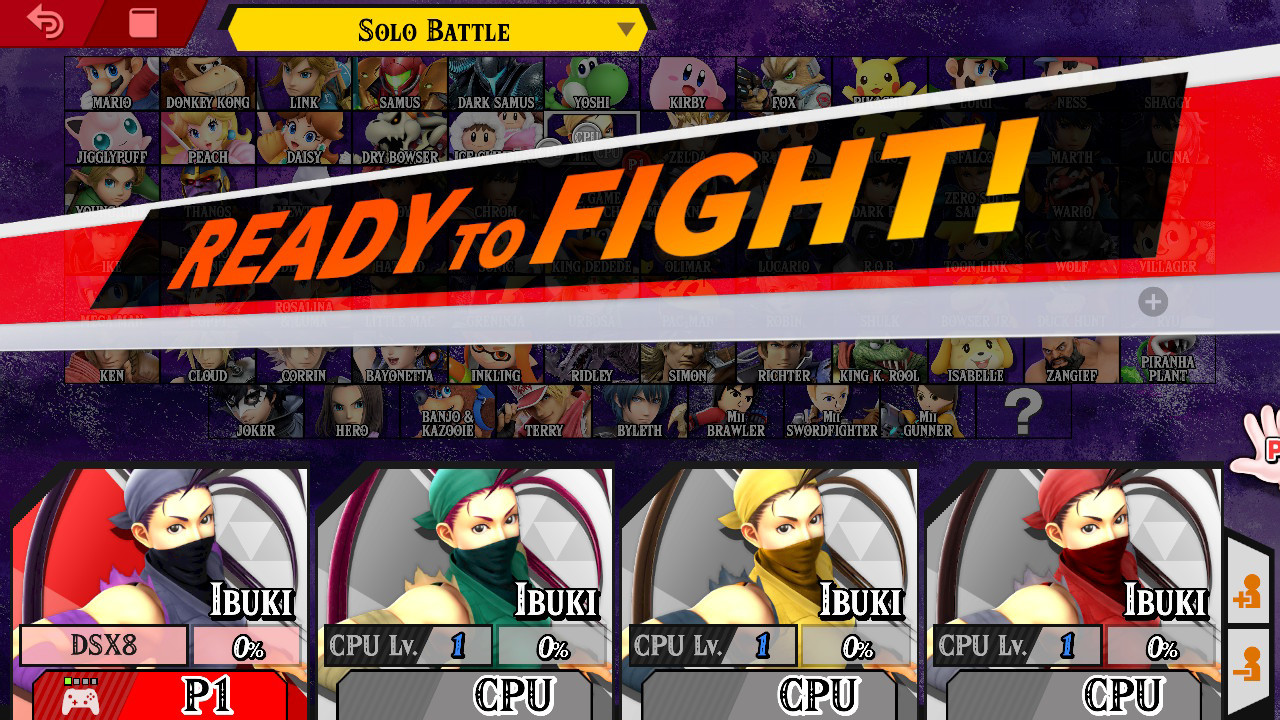
Task: Open the Solo Battle mode dropdown
Action: tap(435, 30)
